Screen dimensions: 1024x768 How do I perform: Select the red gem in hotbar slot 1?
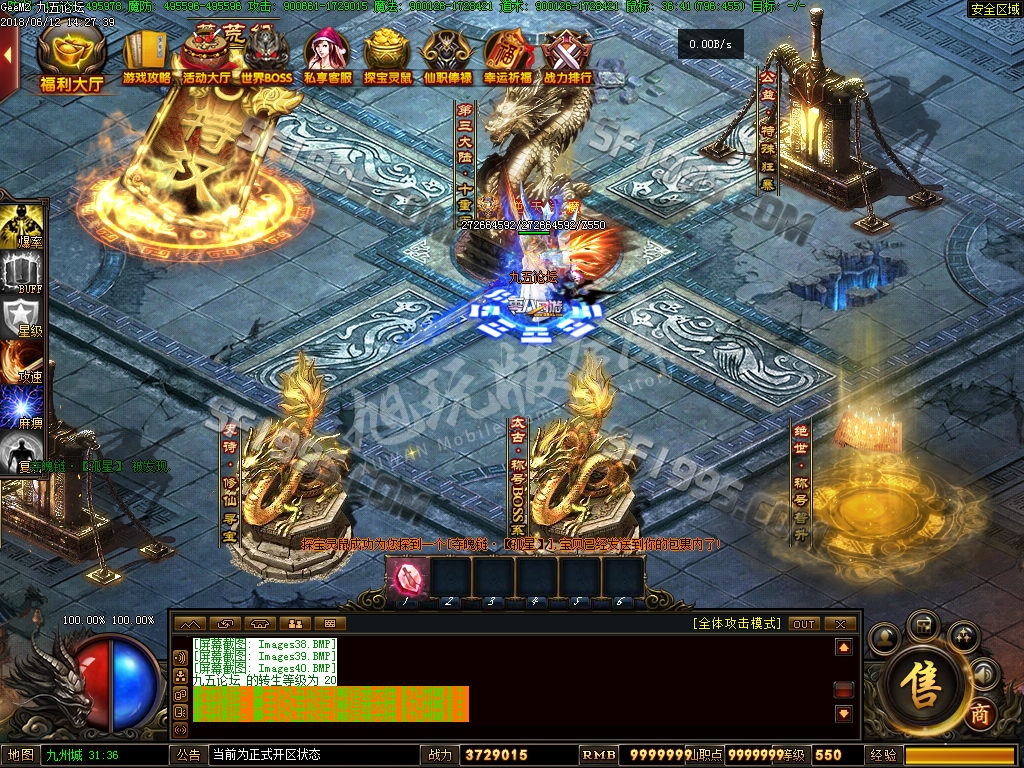pos(409,578)
